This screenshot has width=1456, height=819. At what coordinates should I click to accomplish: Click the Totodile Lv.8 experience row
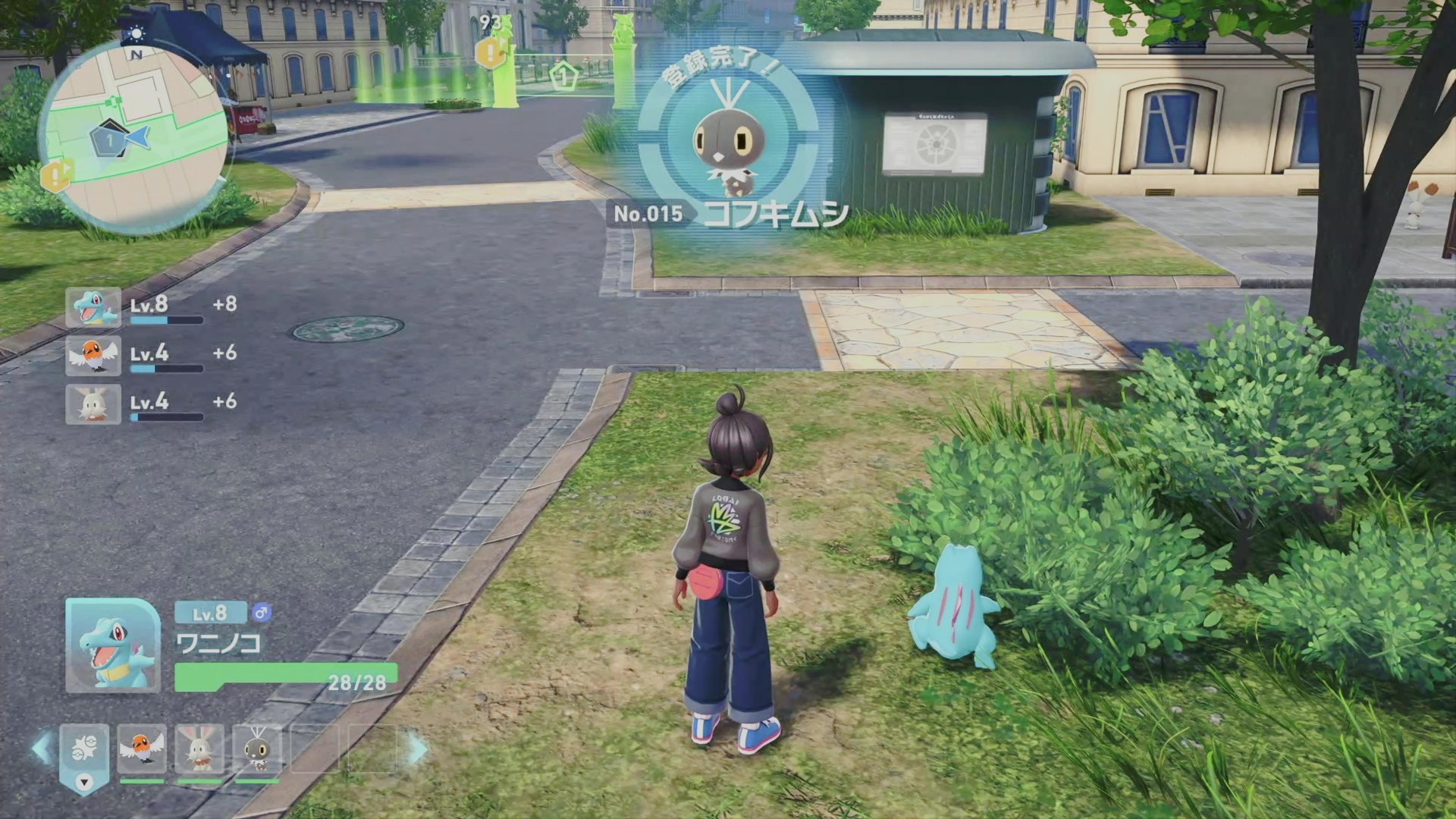(x=152, y=307)
